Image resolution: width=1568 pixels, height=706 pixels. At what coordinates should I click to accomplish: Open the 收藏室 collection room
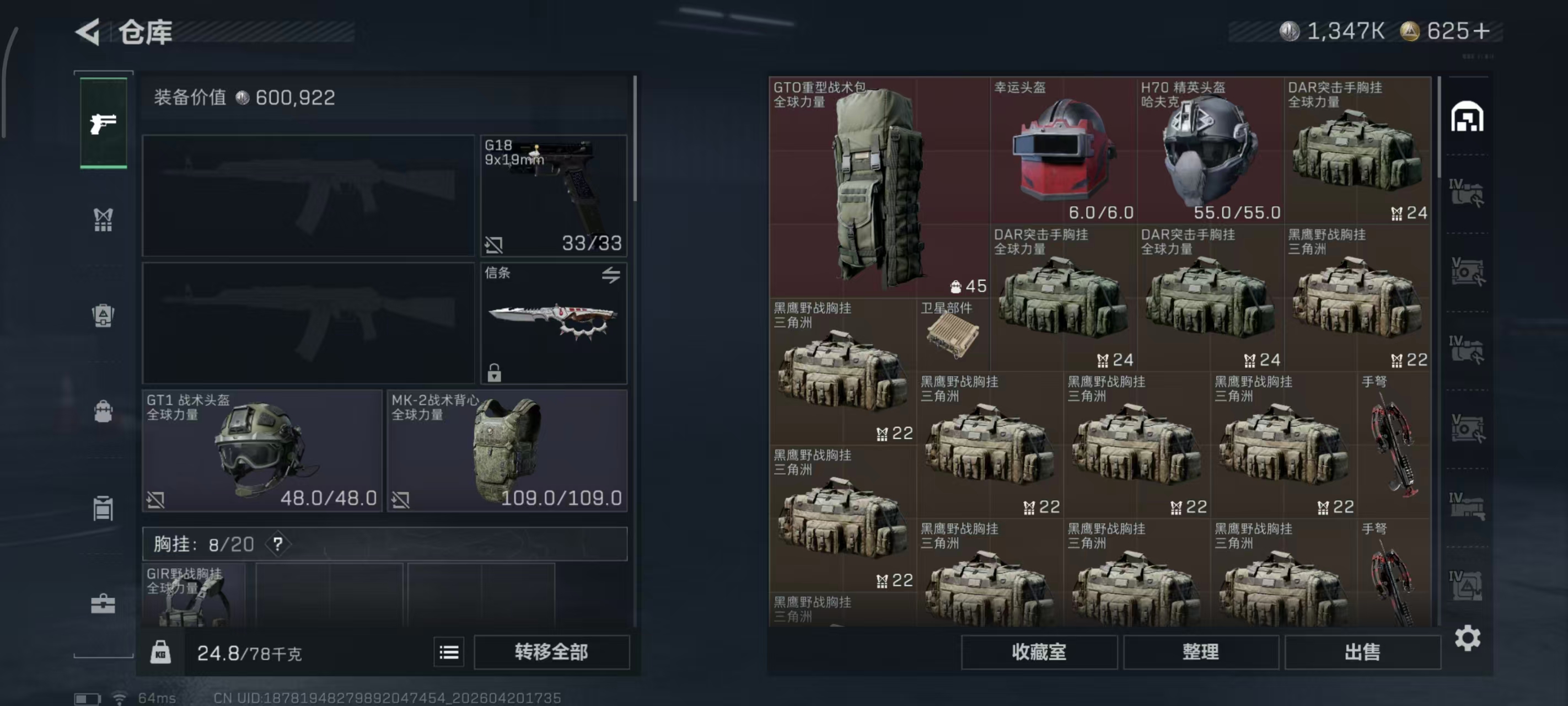tap(1038, 652)
